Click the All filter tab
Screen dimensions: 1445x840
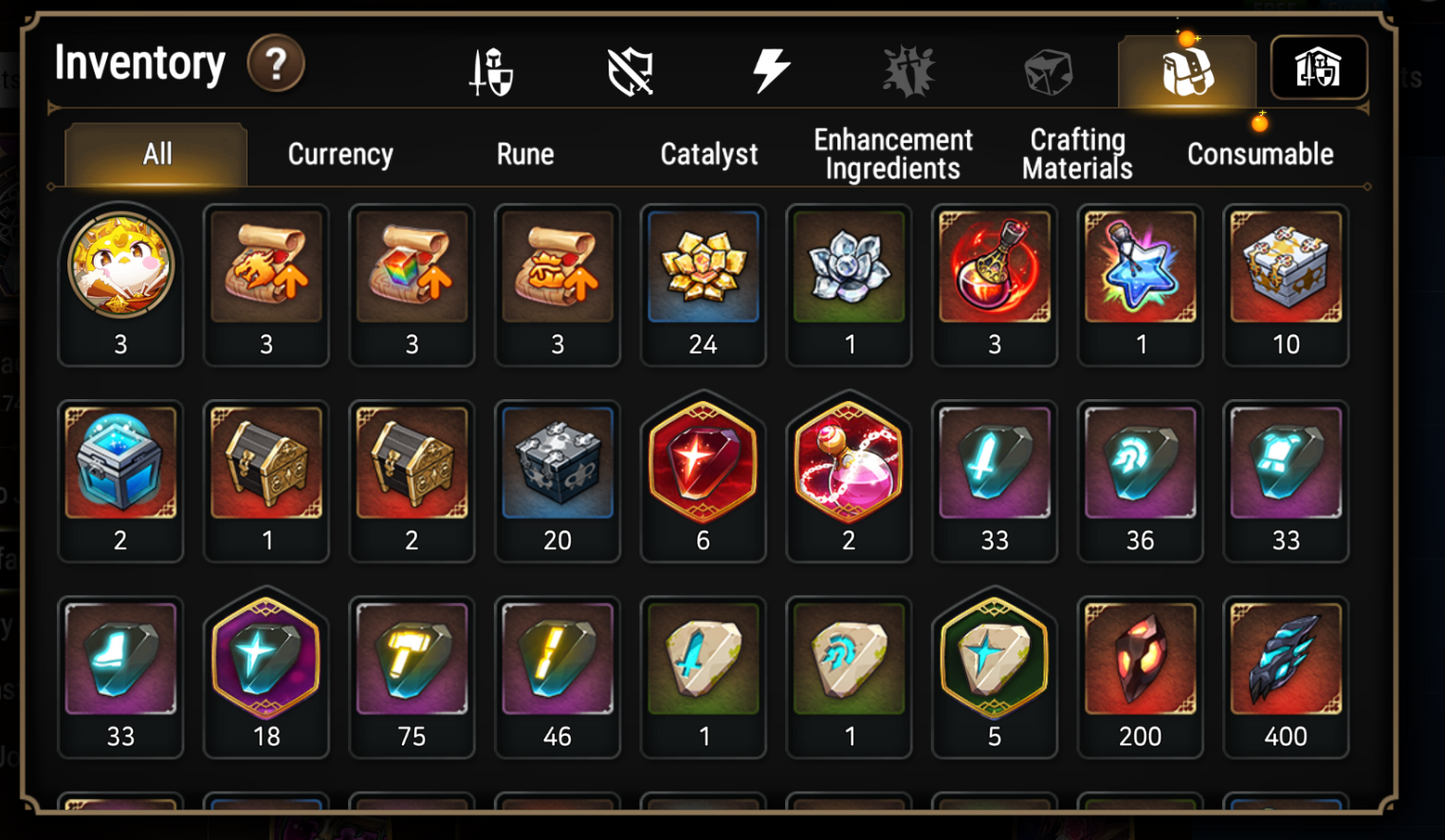[x=154, y=154]
